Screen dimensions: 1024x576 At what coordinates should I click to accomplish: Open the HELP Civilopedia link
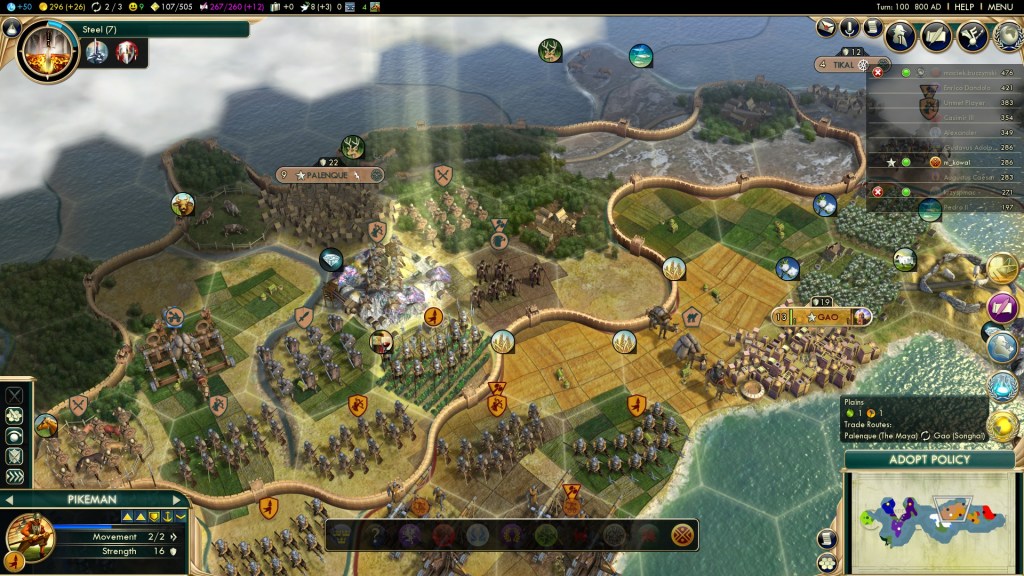click(x=964, y=6)
